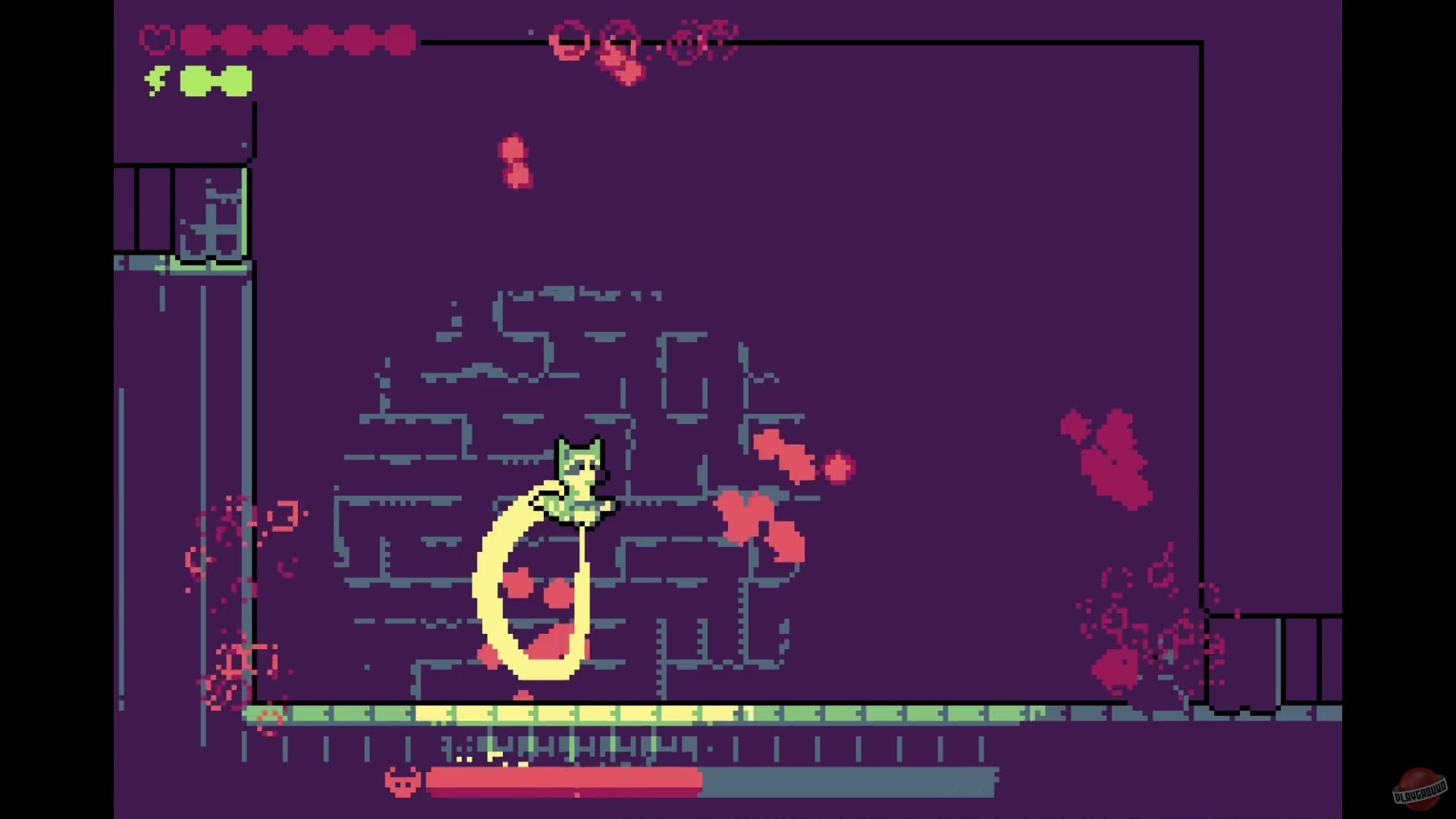Click the heart icon in the health HUD

coord(155,38)
